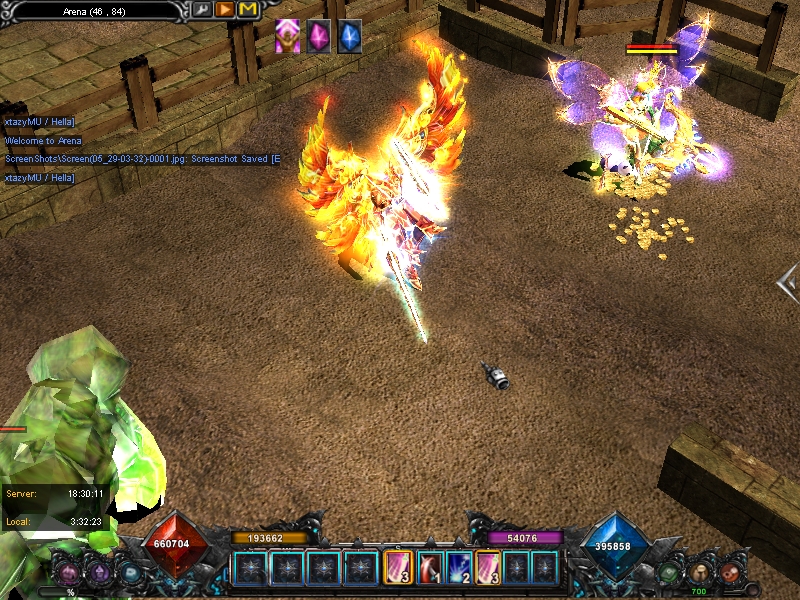
Task: Expand the side panel arrow at screen edge
Action: (788, 283)
